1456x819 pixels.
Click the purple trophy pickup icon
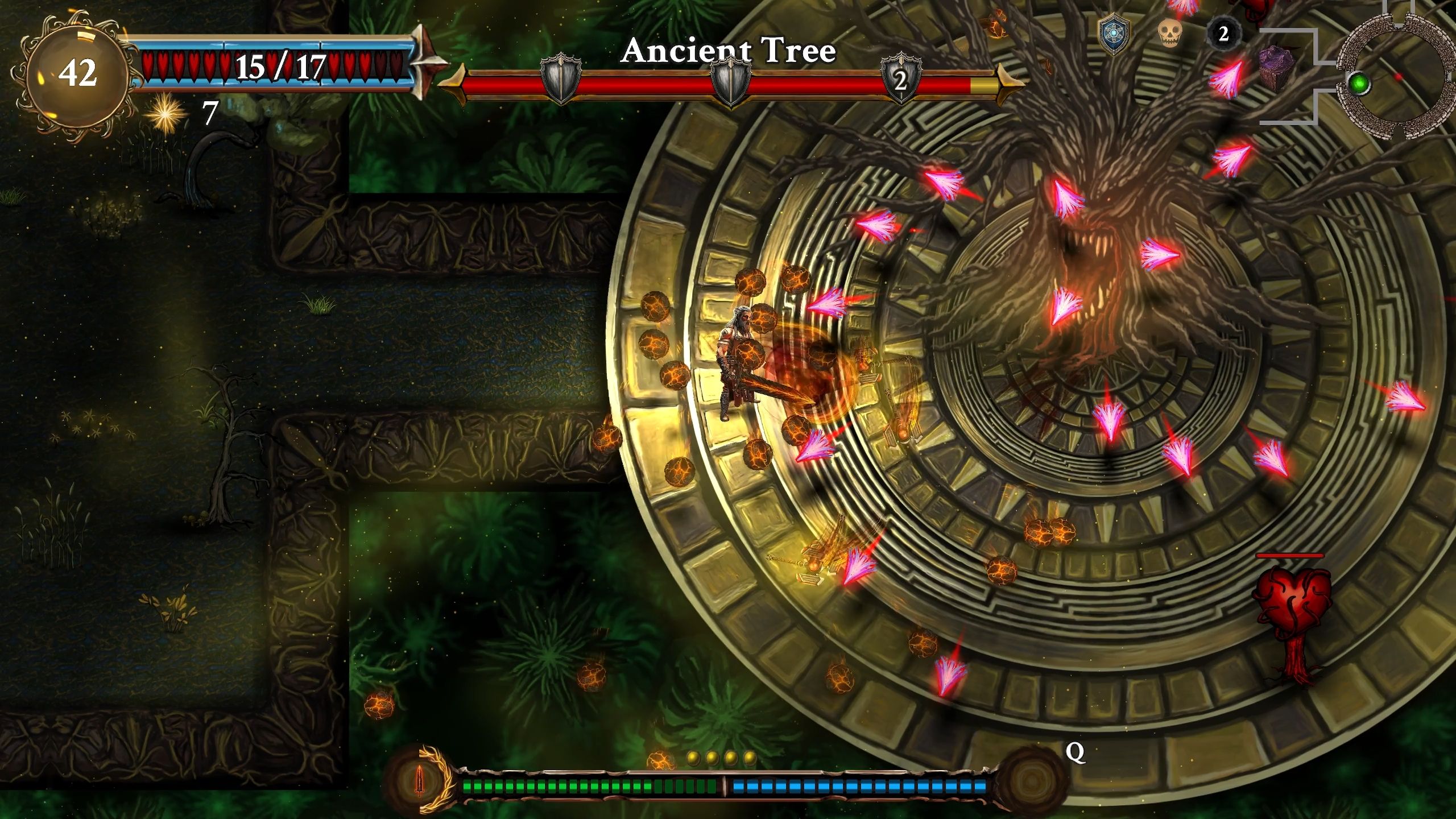pyautogui.click(x=1276, y=66)
